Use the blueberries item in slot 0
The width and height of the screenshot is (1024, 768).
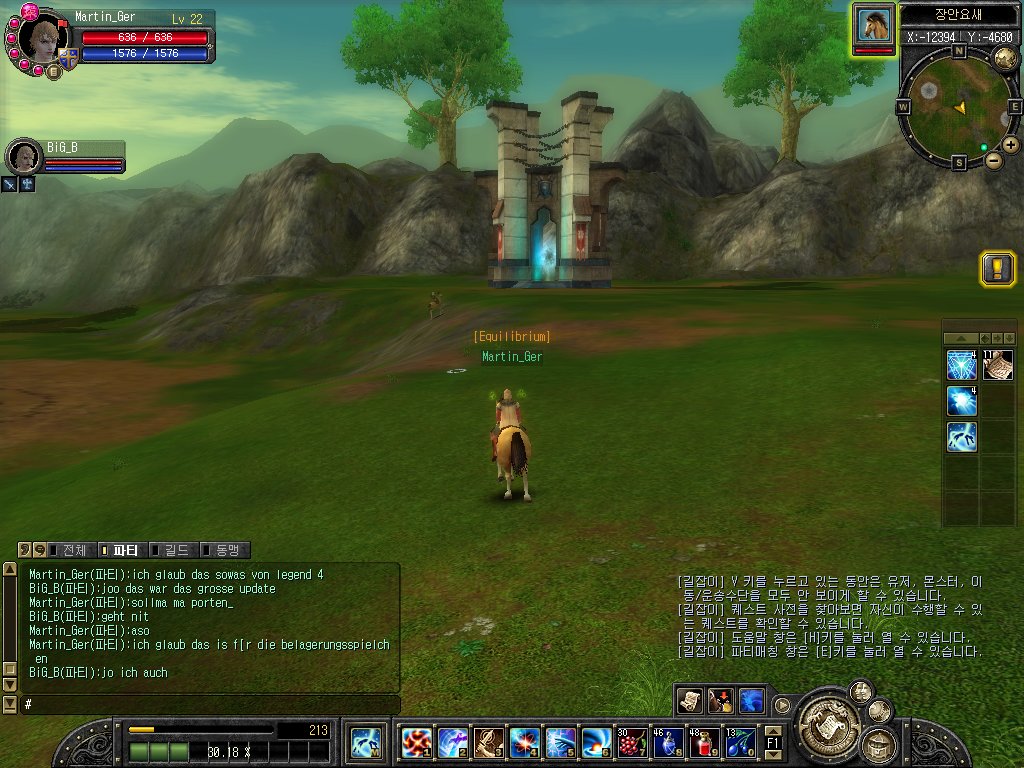pos(741,742)
